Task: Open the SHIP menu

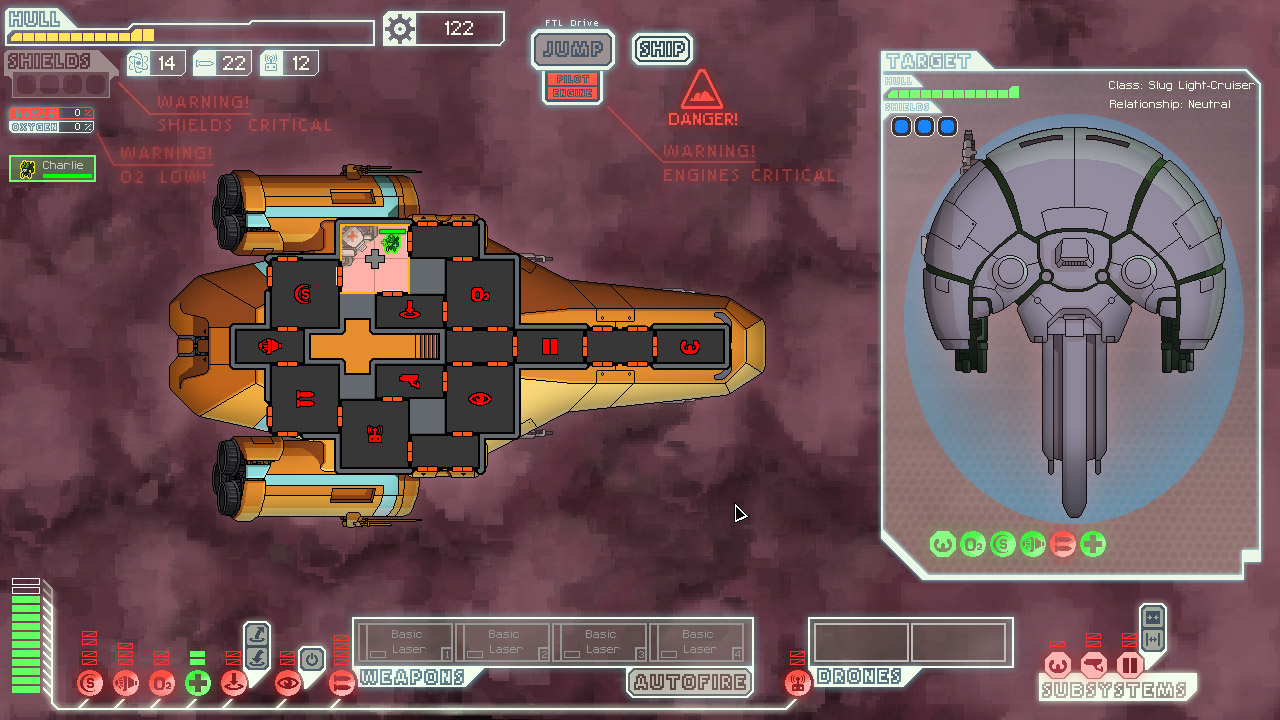Action: (x=662, y=49)
